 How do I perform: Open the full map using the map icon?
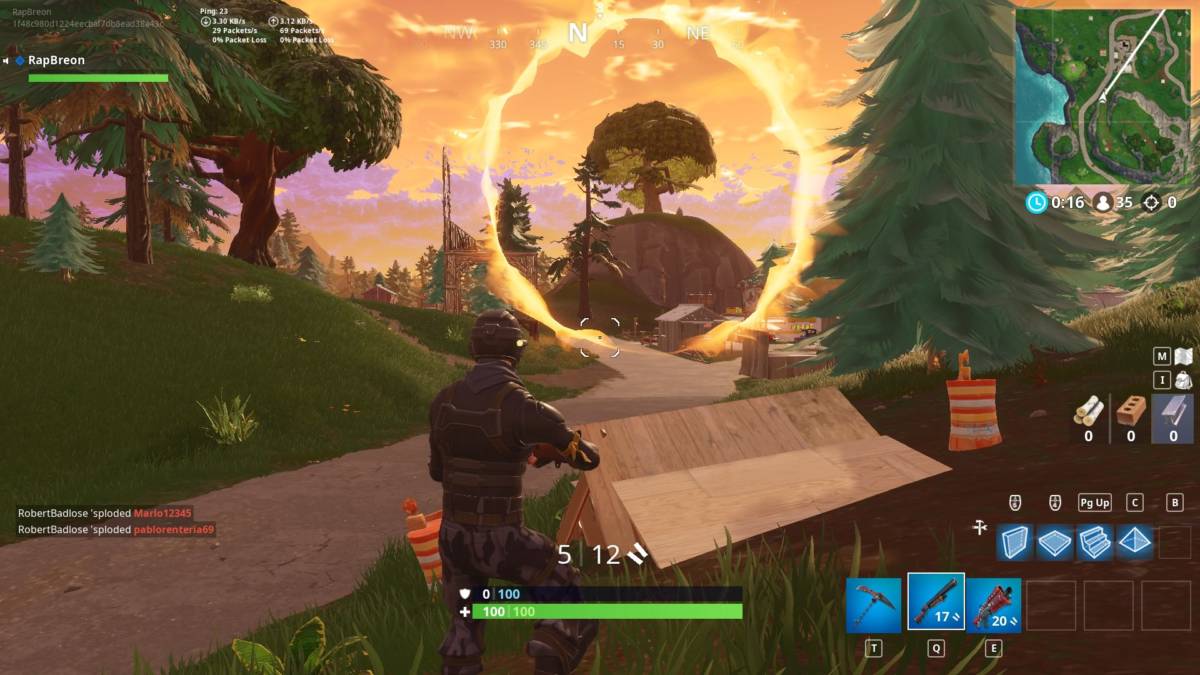pyautogui.click(x=1184, y=356)
